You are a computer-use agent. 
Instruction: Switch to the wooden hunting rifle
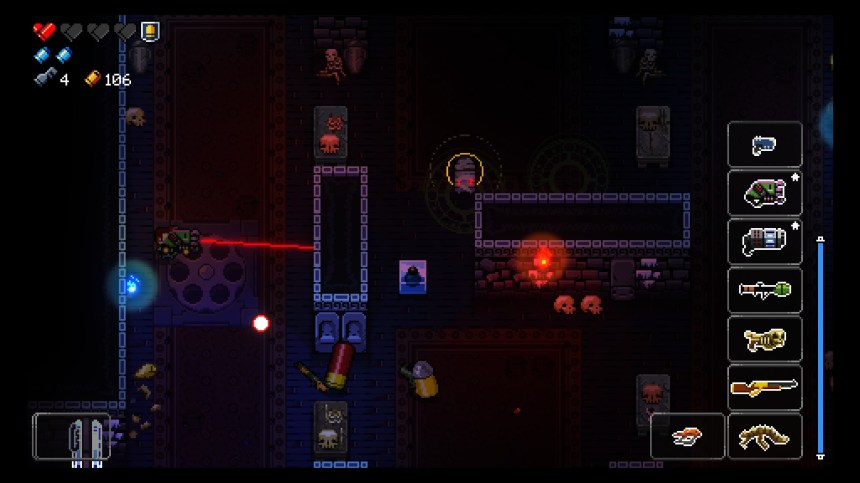pyautogui.click(x=764, y=387)
